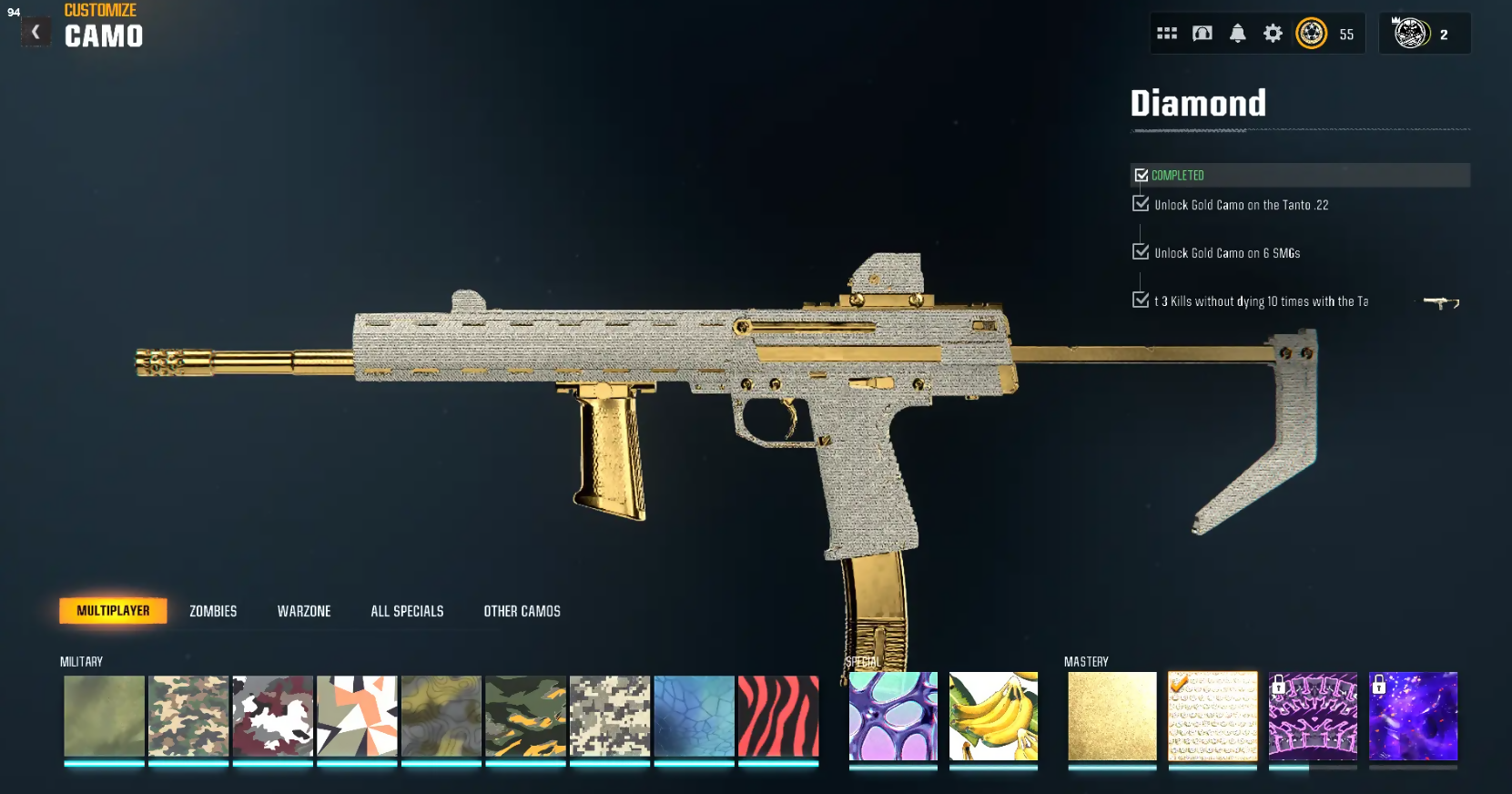
Task: Pick the blue scale pattern camo
Action: coord(694,717)
